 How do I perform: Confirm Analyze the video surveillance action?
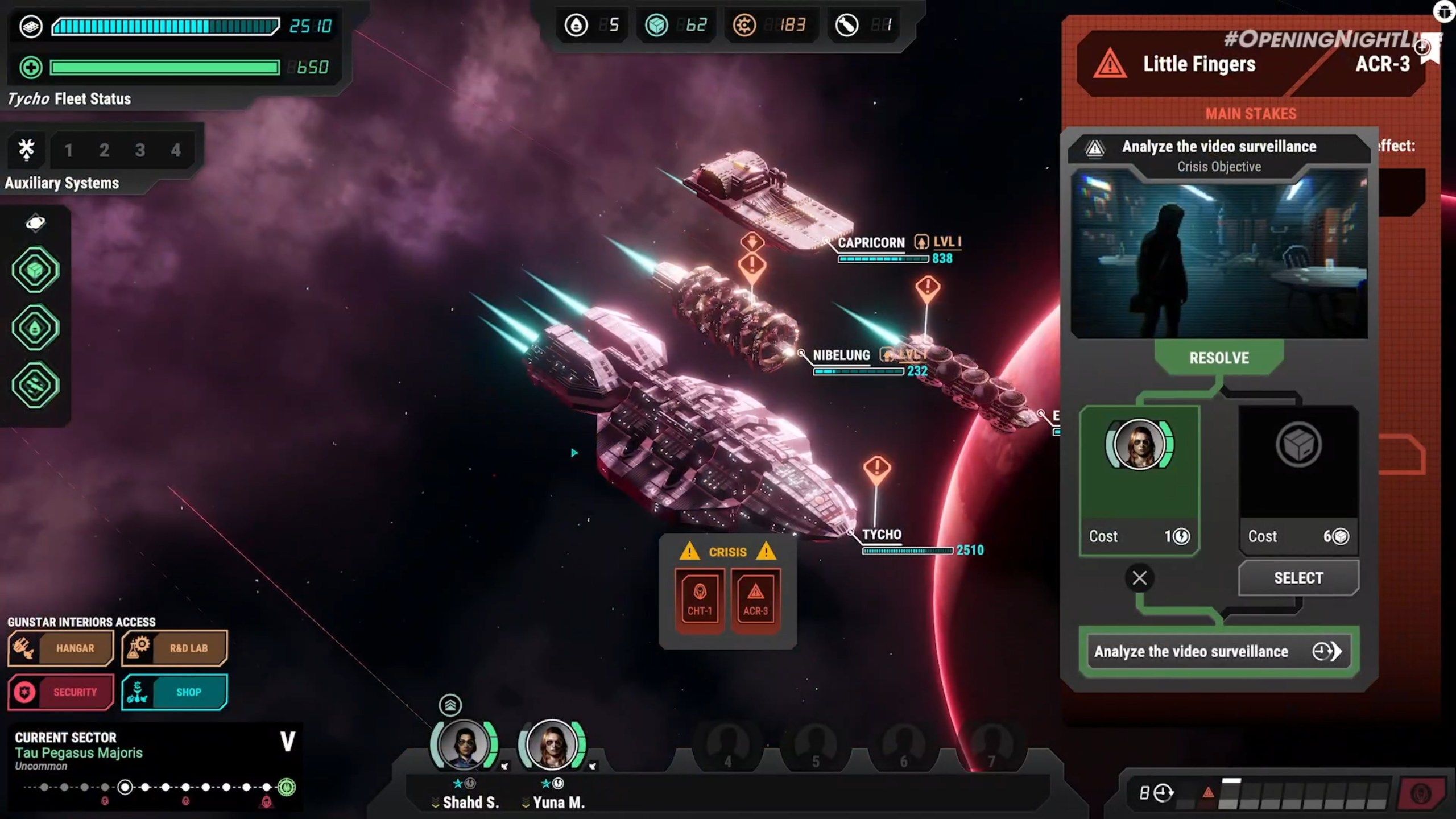(1218, 651)
